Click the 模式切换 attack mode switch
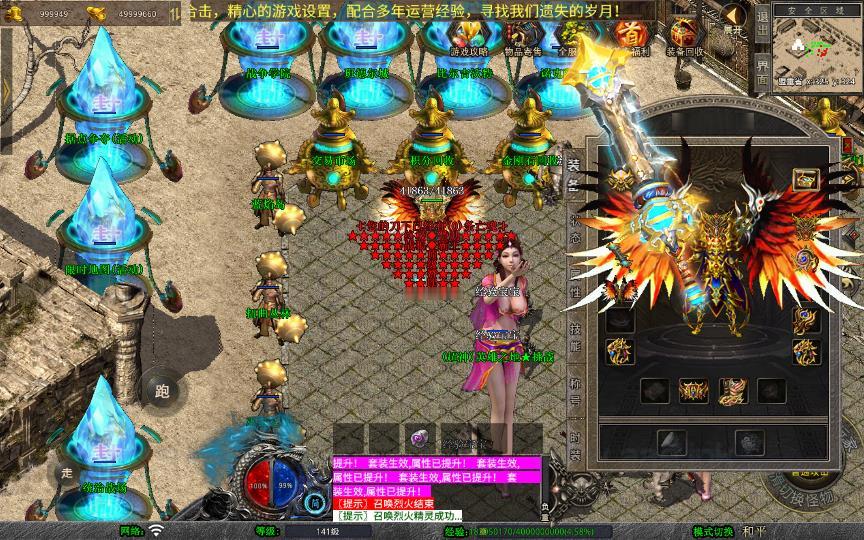 pos(712,531)
